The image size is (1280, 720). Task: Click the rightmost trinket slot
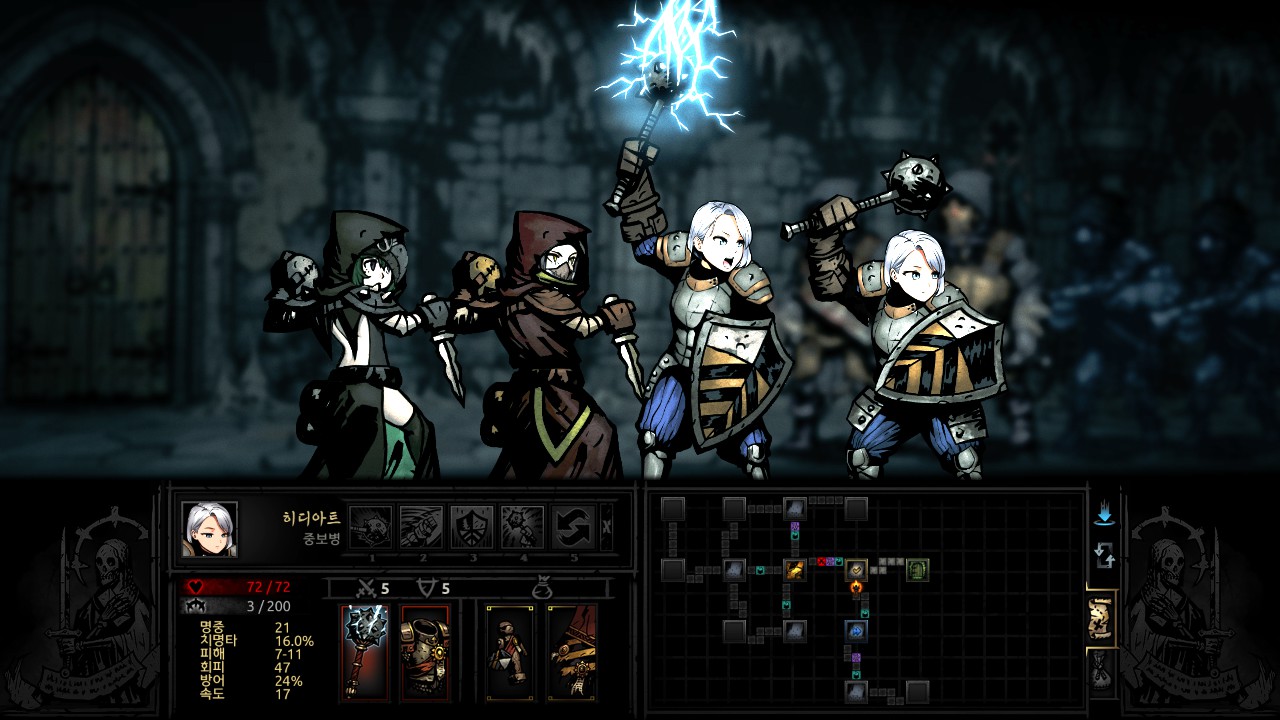(572, 651)
